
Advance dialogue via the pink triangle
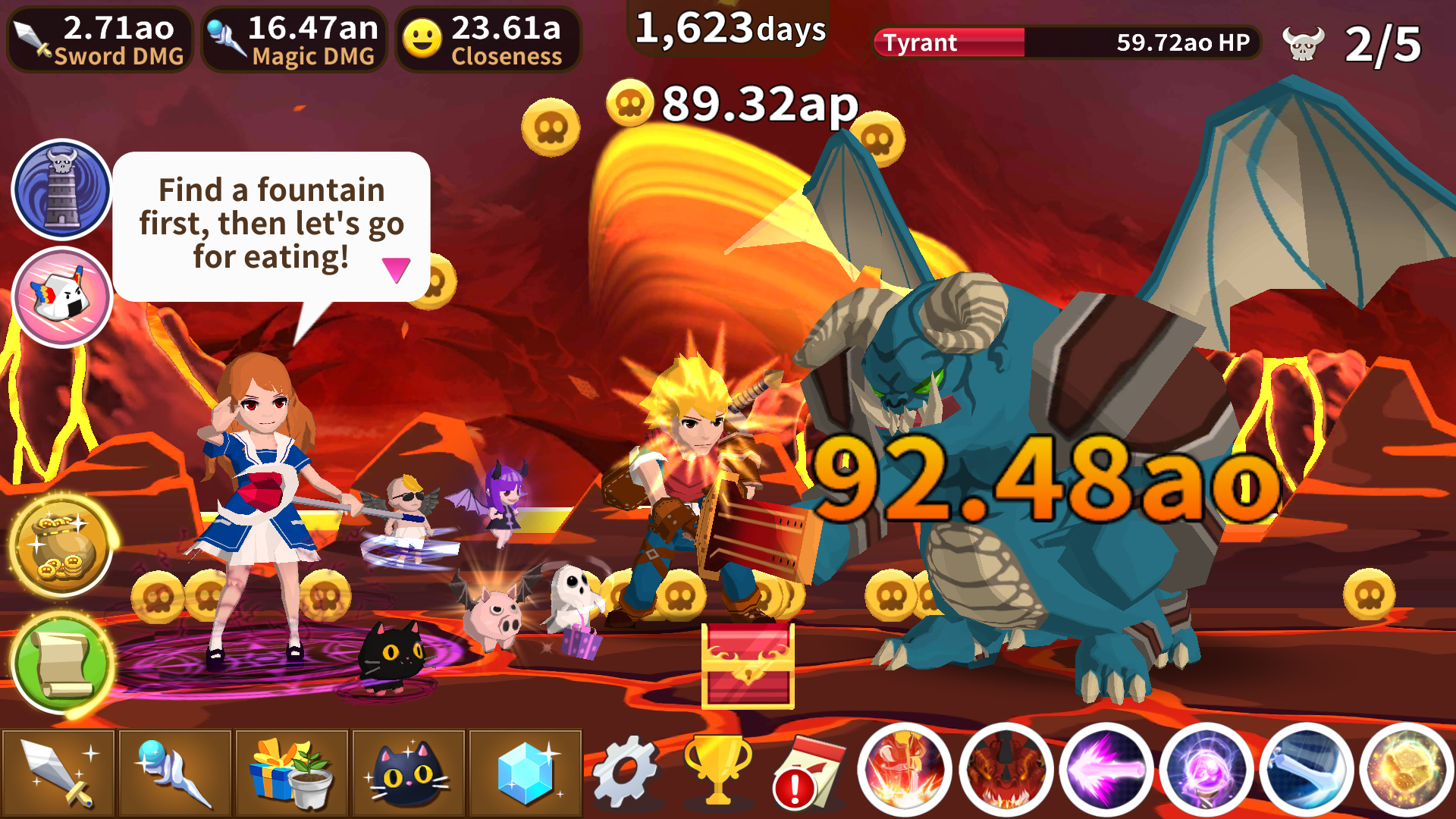click(x=397, y=267)
